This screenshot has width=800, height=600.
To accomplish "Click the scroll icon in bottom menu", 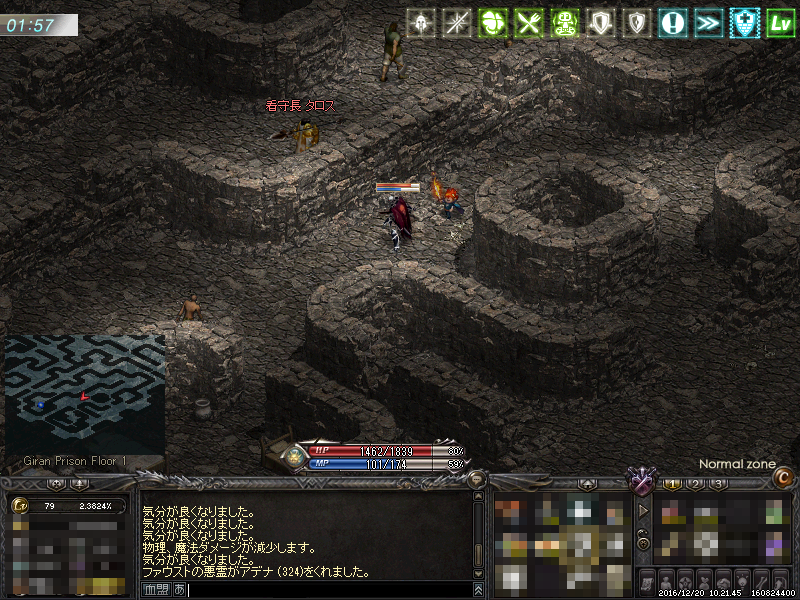I will 646,582.
